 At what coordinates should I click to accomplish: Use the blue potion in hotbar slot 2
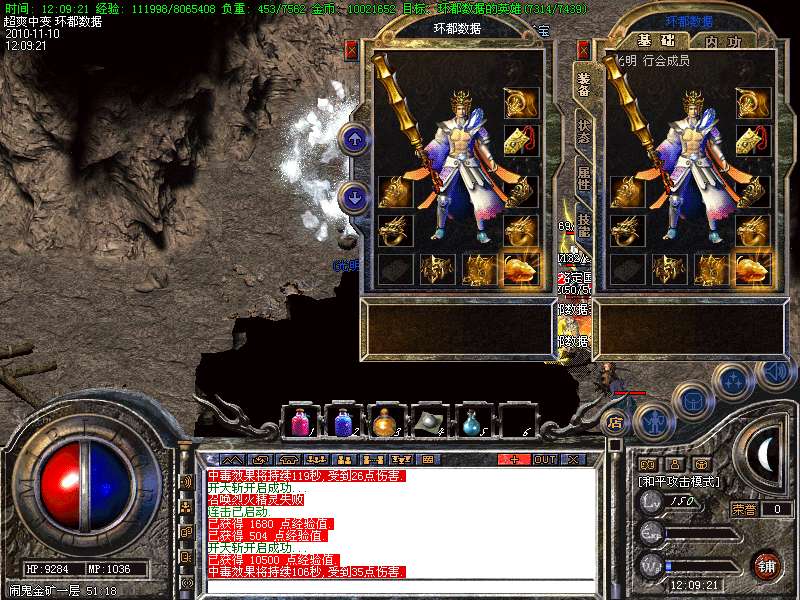343,420
